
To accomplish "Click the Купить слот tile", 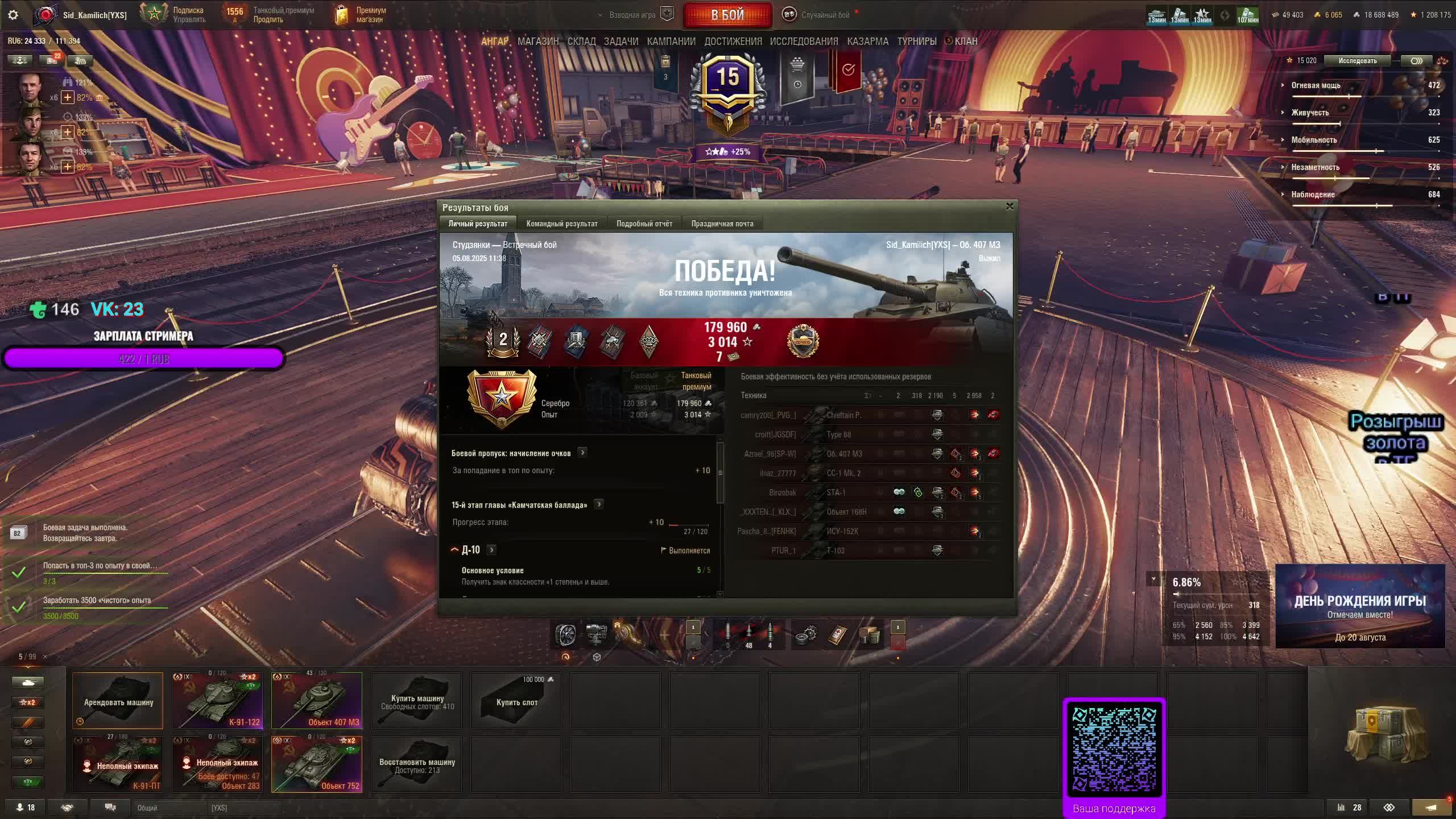I will pyautogui.click(x=516, y=701).
